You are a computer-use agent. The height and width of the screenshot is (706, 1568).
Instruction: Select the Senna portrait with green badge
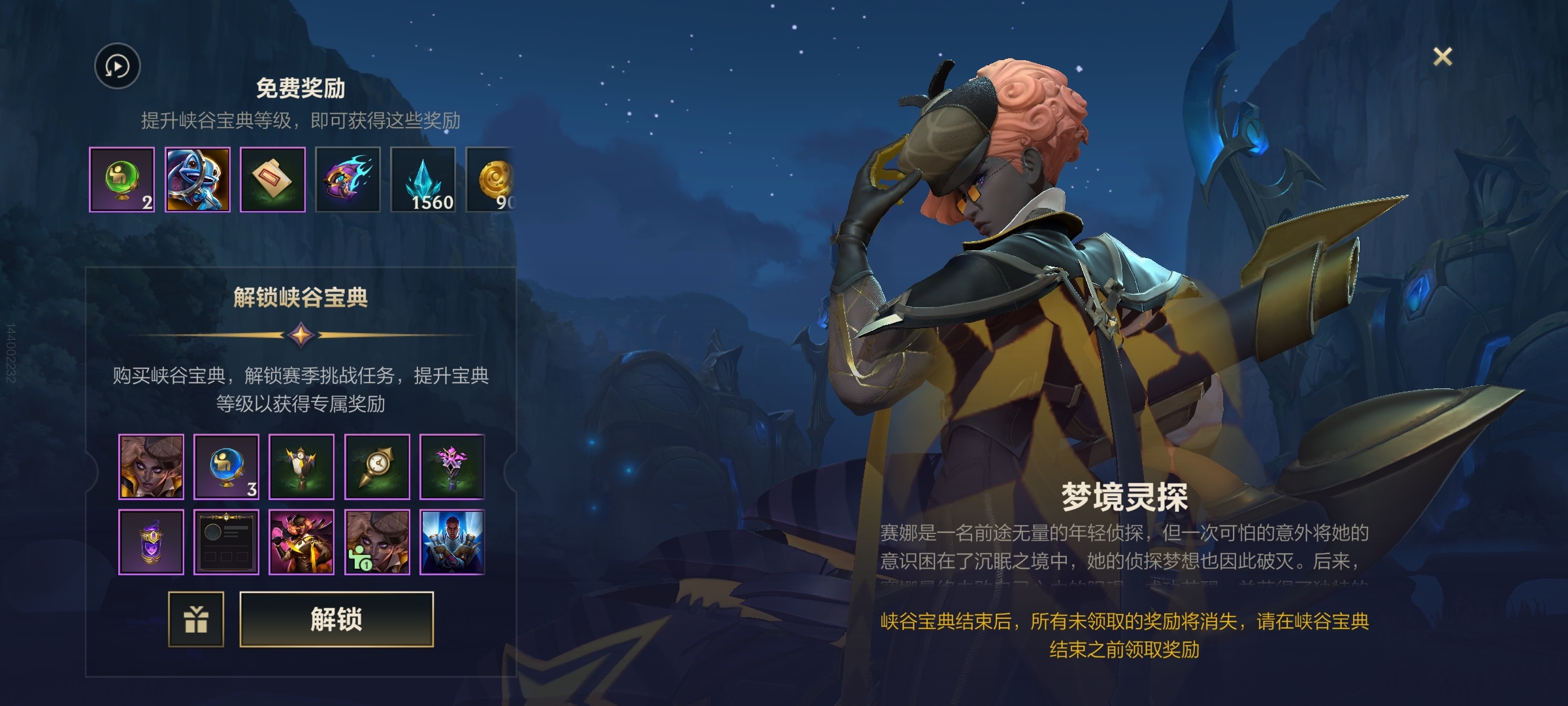point(377,542)
